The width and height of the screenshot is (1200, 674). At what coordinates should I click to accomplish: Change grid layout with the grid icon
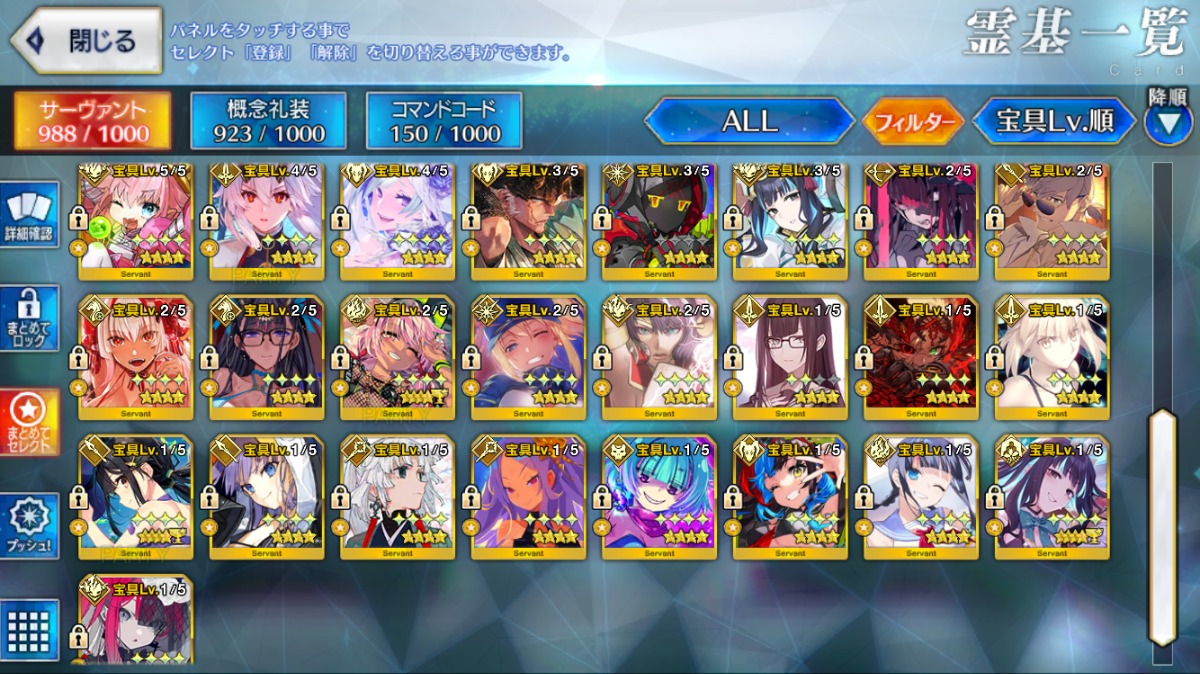30,628
